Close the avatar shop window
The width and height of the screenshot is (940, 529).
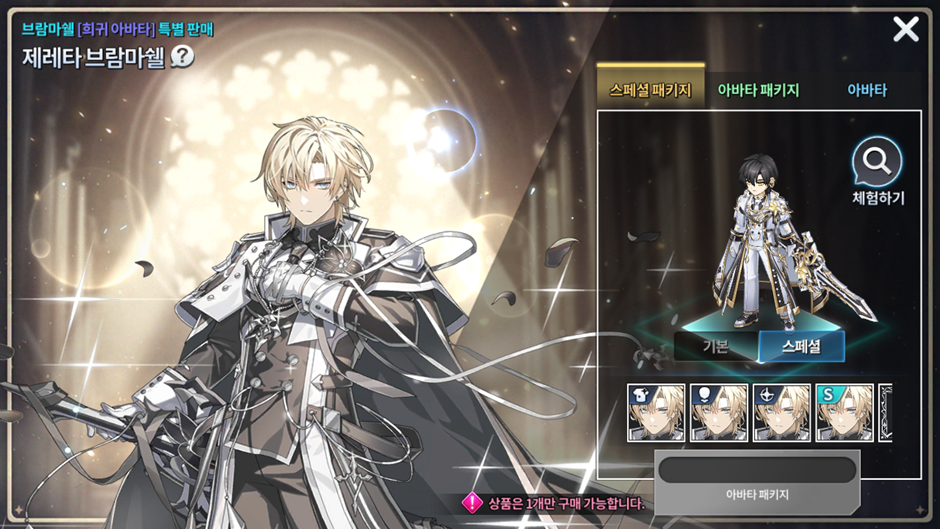pyautogui.click(x=905, y=29)
